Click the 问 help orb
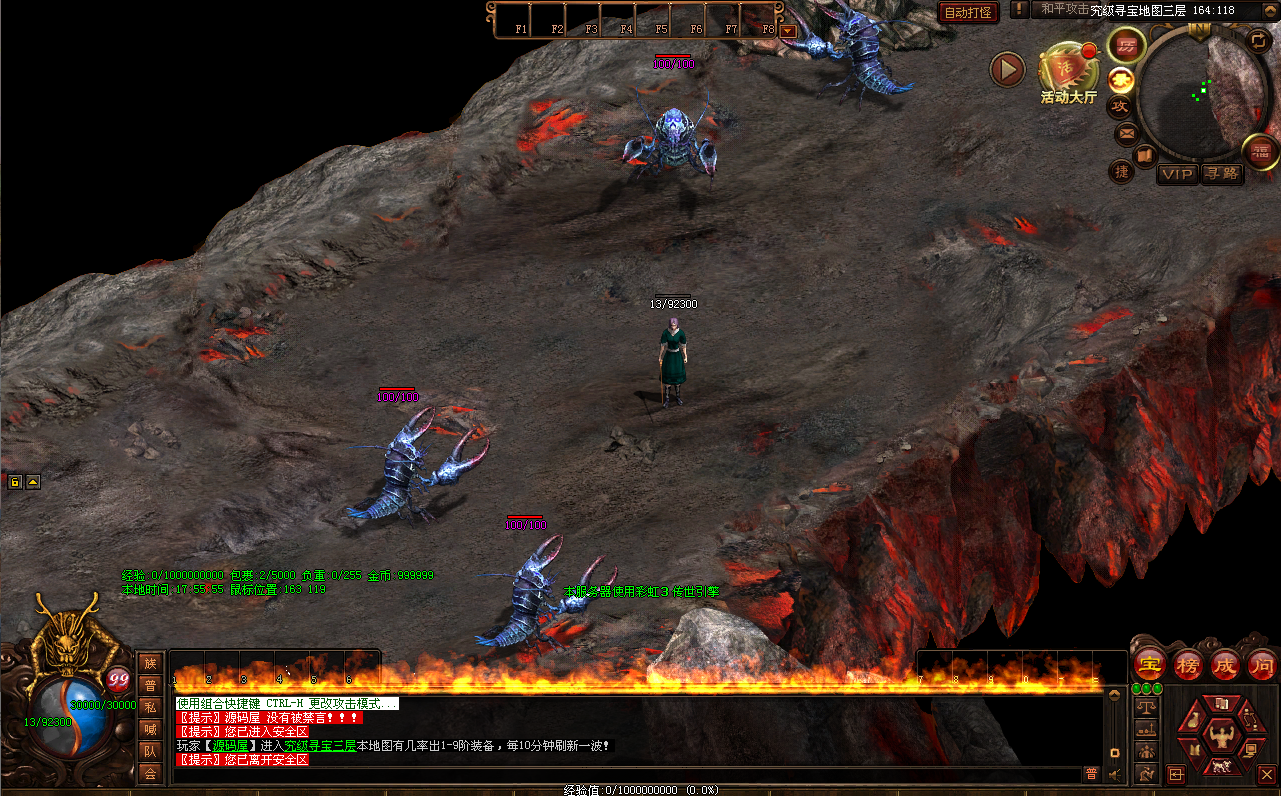The width and height of the screenshot is (1281, 796). pyautogui.click(x=1261, y=664)
